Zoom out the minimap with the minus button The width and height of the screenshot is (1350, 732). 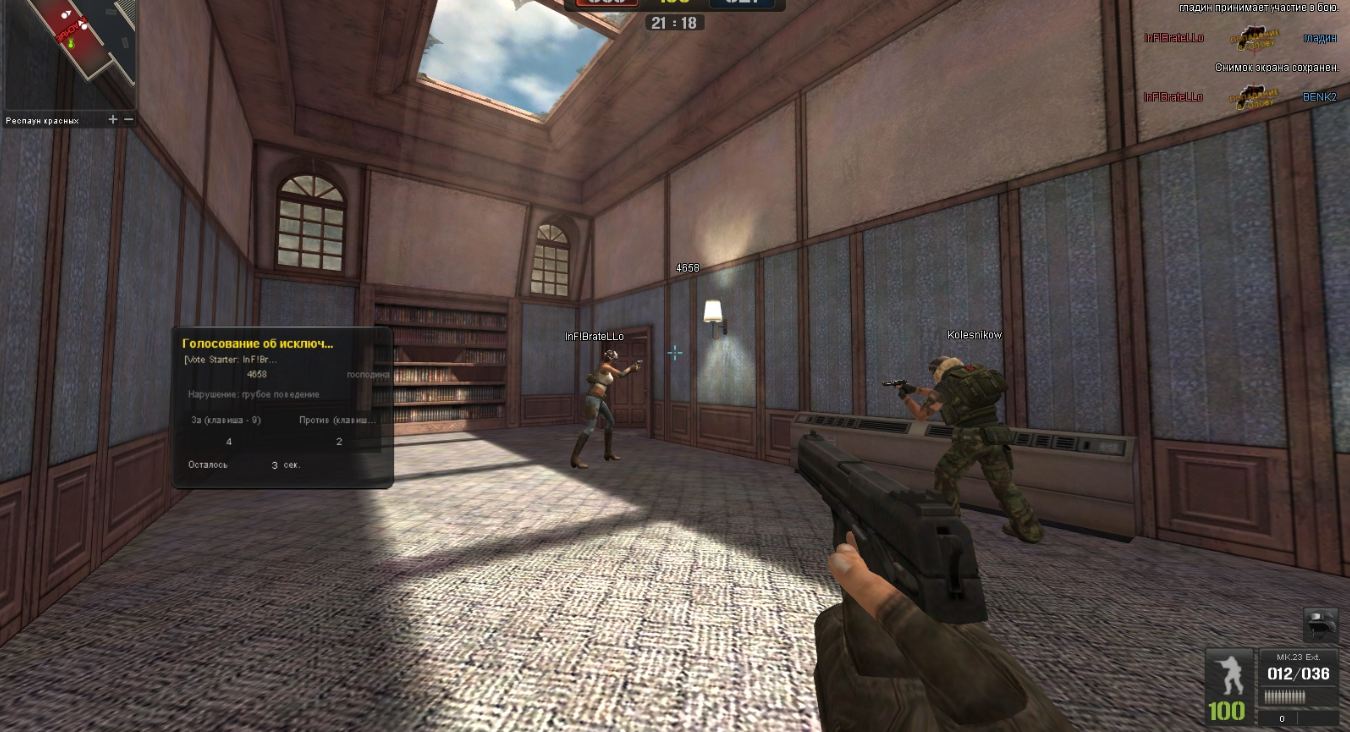click(128, 120)
